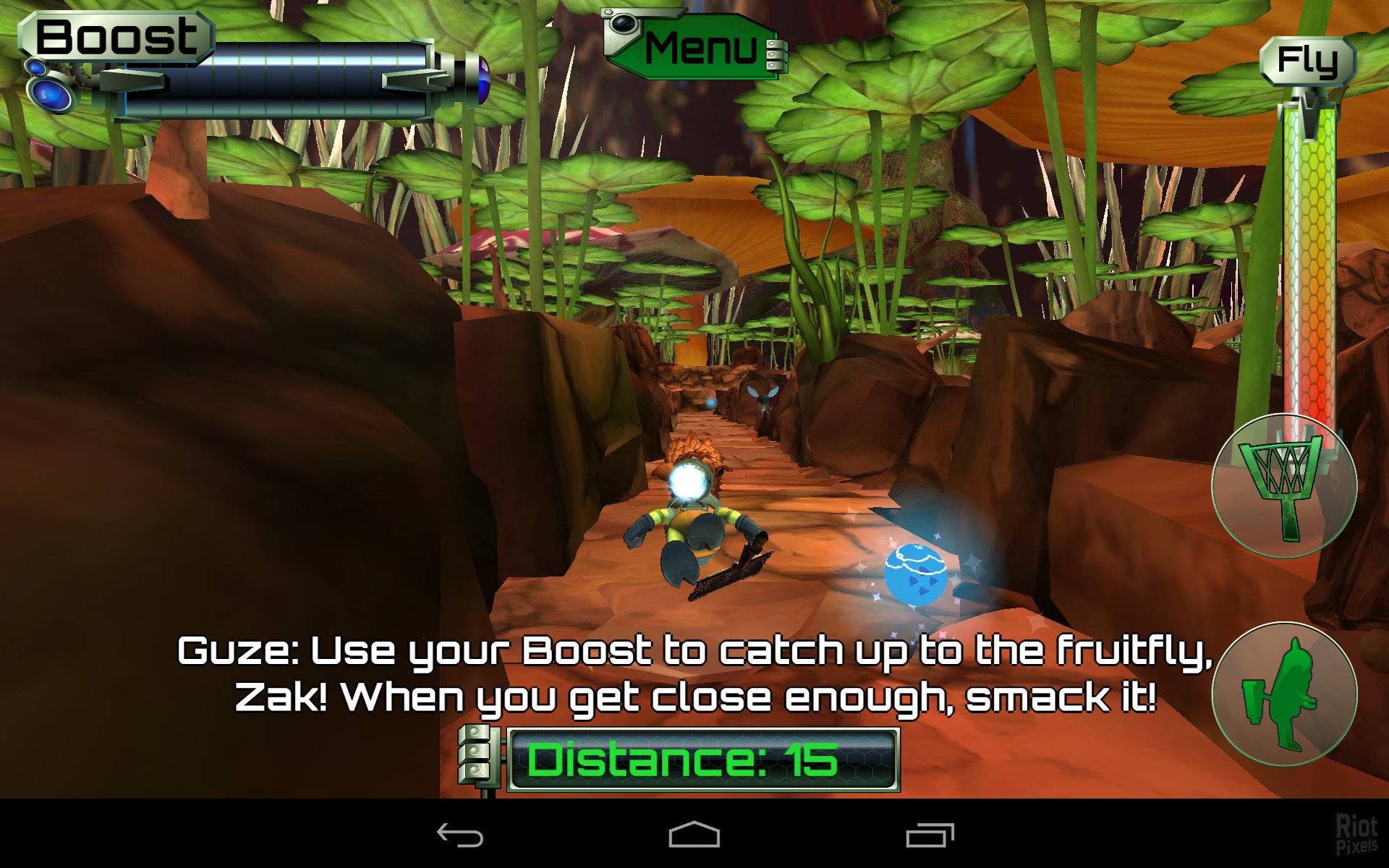Open the green Menu button

point(697,48)
